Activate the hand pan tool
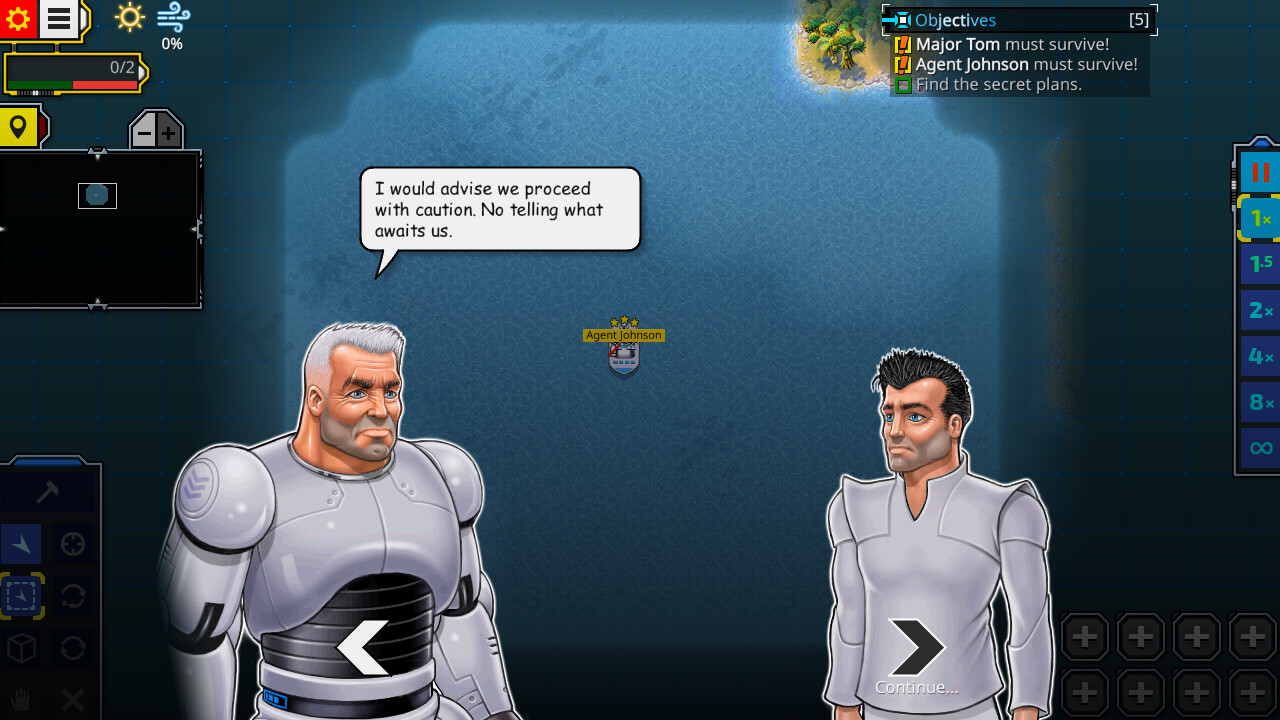Viewport: 1280px width, 720px height. pos(21,700)
